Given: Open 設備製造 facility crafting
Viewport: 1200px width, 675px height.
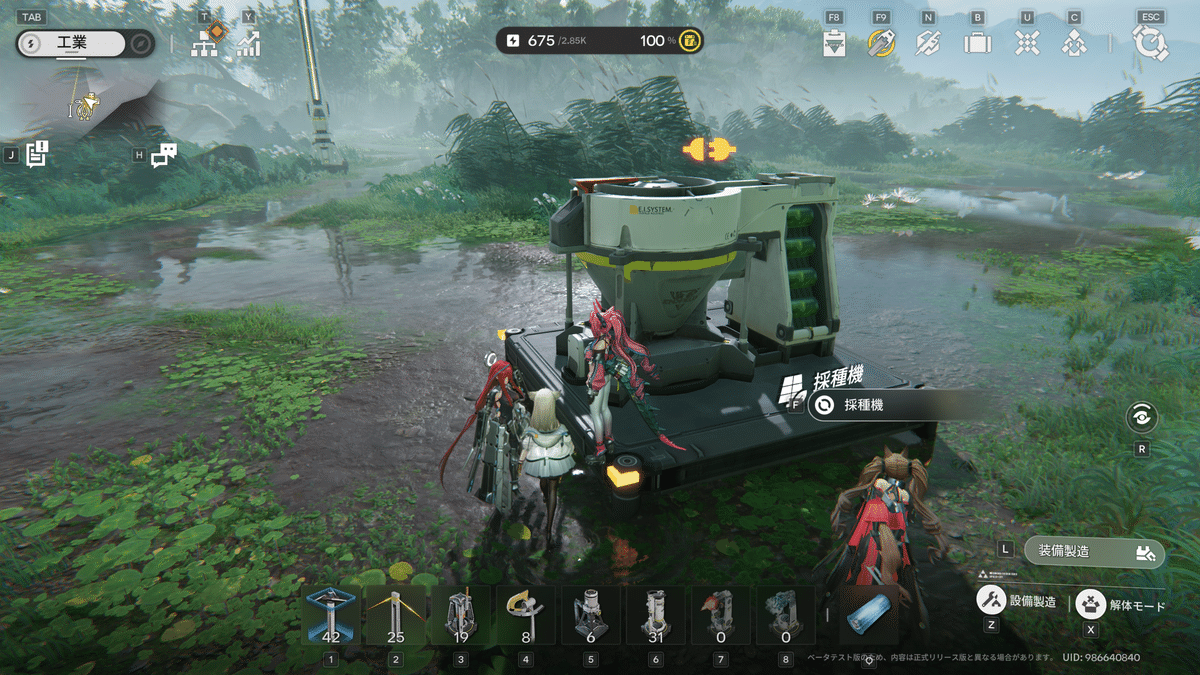Looking at the screenshot, I should pyautogui.click(x=1018, y=602).
